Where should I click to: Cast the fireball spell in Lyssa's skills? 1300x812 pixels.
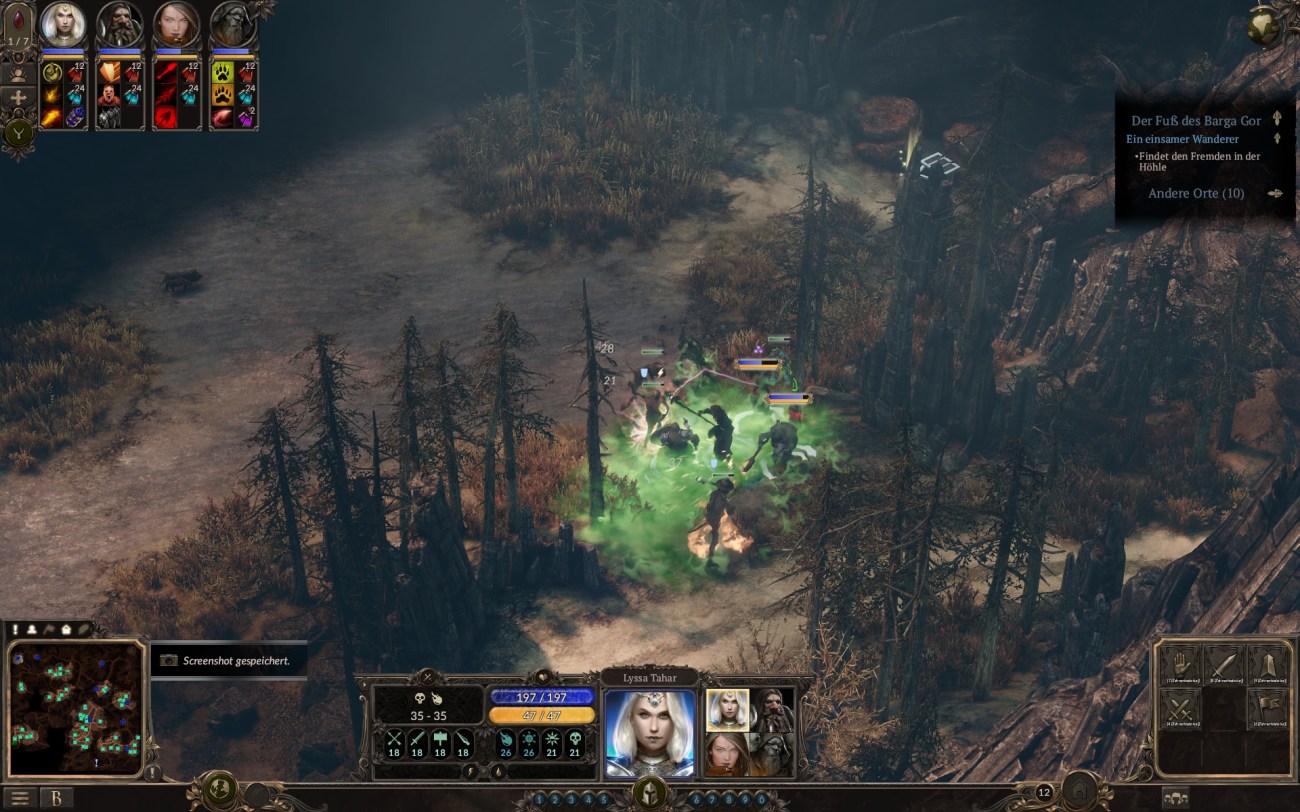click(52, 118)
